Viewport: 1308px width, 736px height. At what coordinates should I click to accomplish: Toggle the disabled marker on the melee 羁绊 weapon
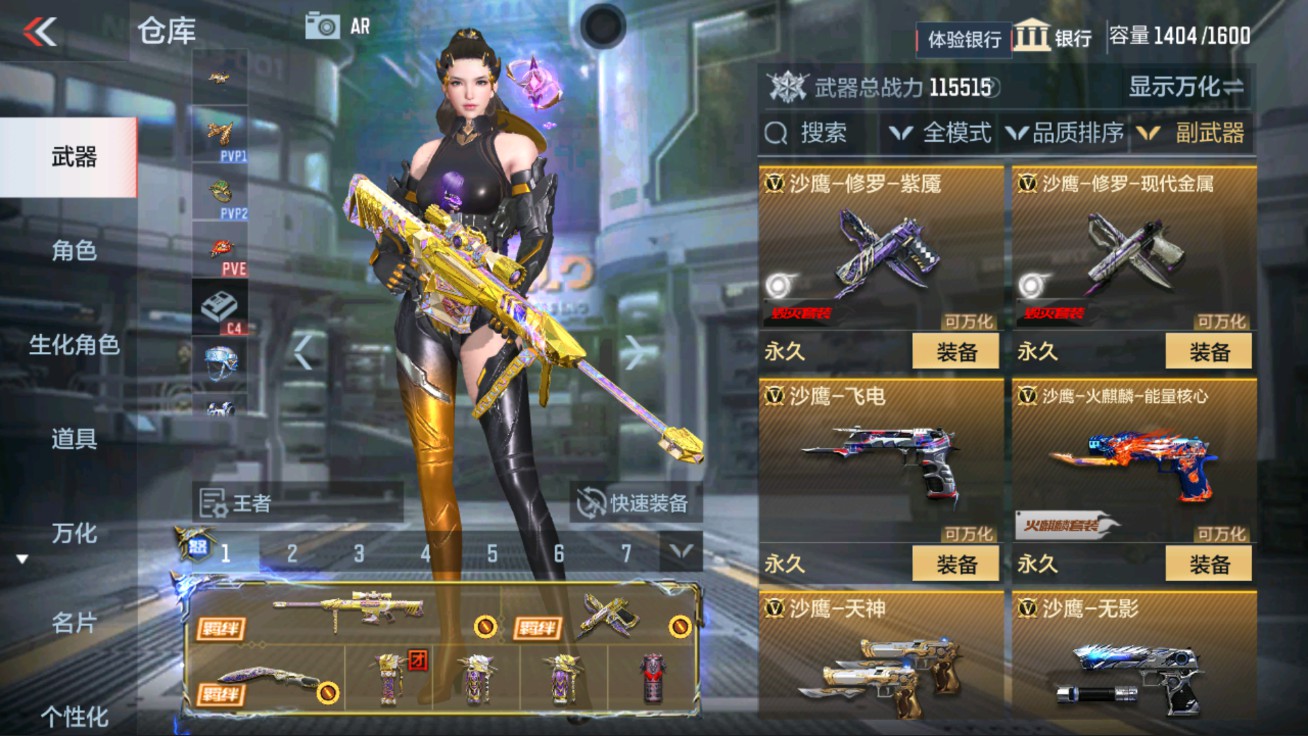point(329,691)
